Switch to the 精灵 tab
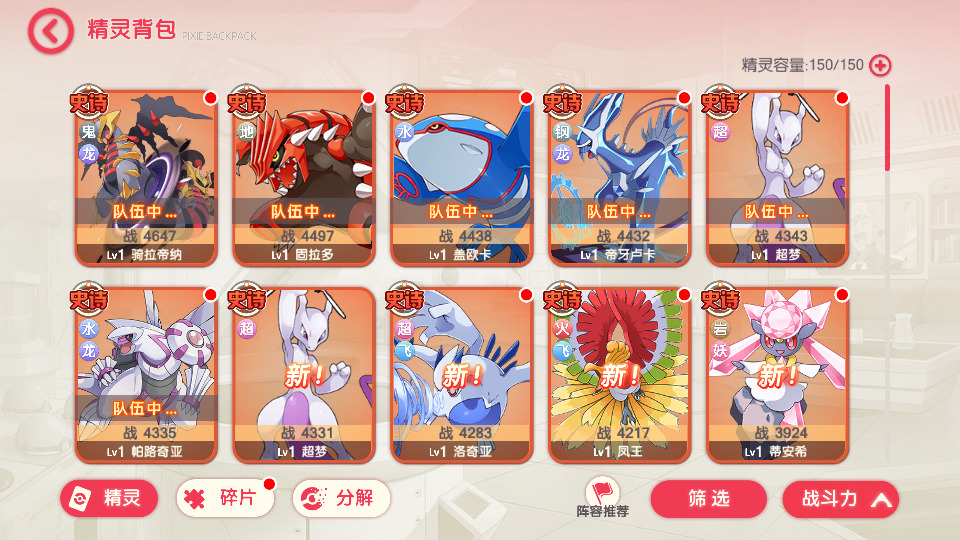This screenshot has width=960, height=540. pos(109,498)
